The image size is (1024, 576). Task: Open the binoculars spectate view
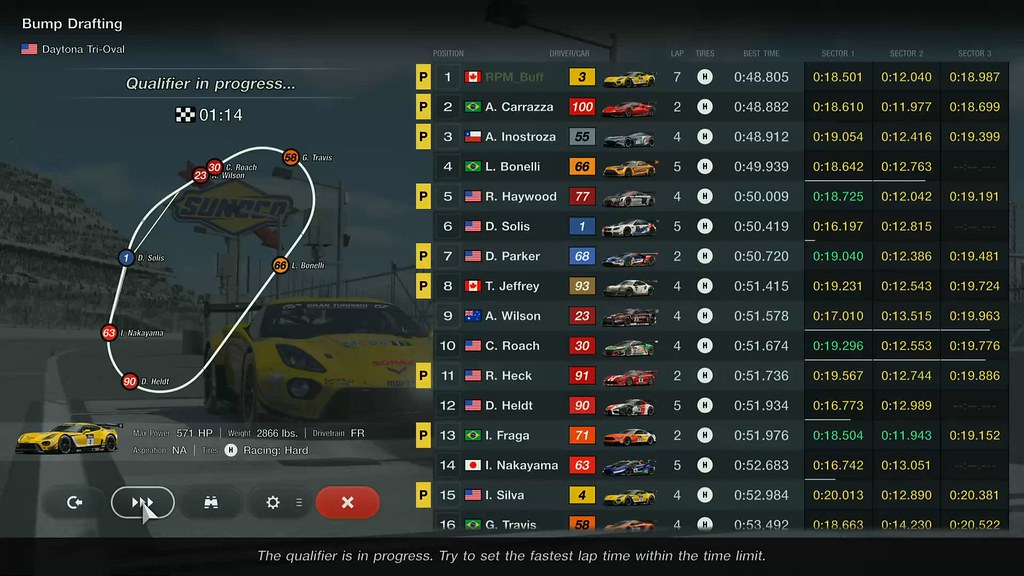pyautogui.click(x=211, y=502)
